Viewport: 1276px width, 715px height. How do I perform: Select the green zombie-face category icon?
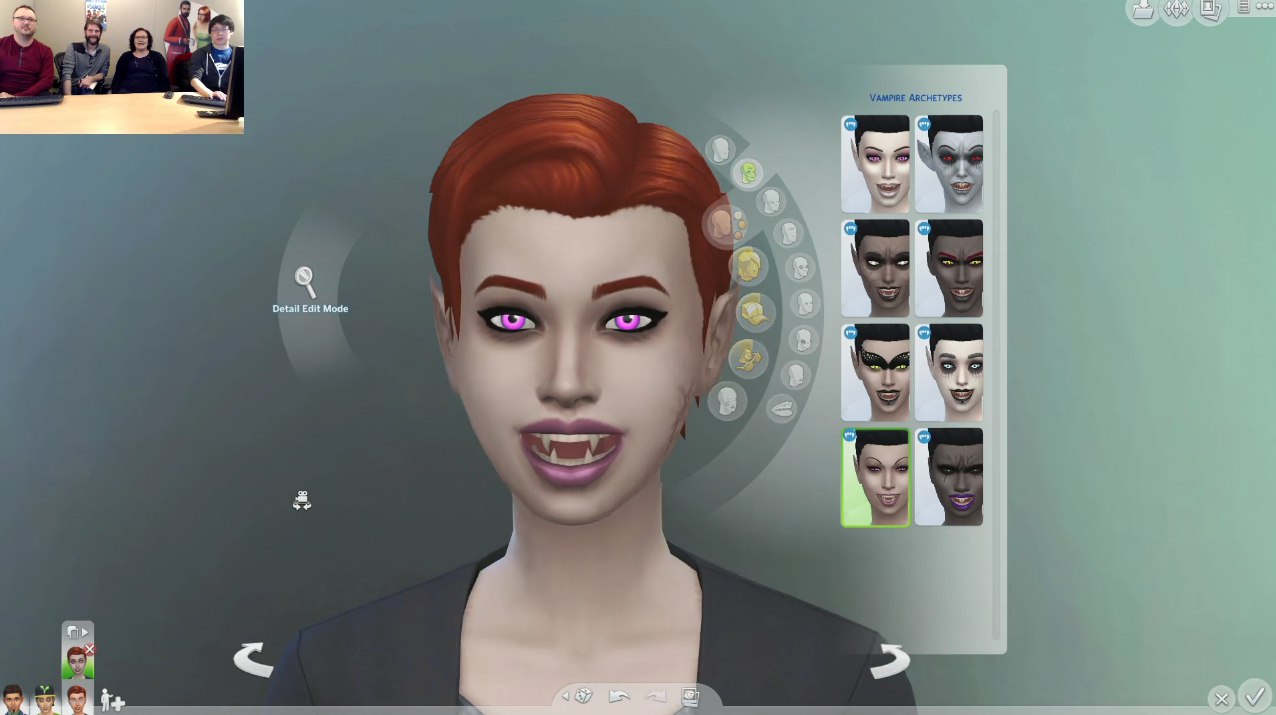point(747,173)
